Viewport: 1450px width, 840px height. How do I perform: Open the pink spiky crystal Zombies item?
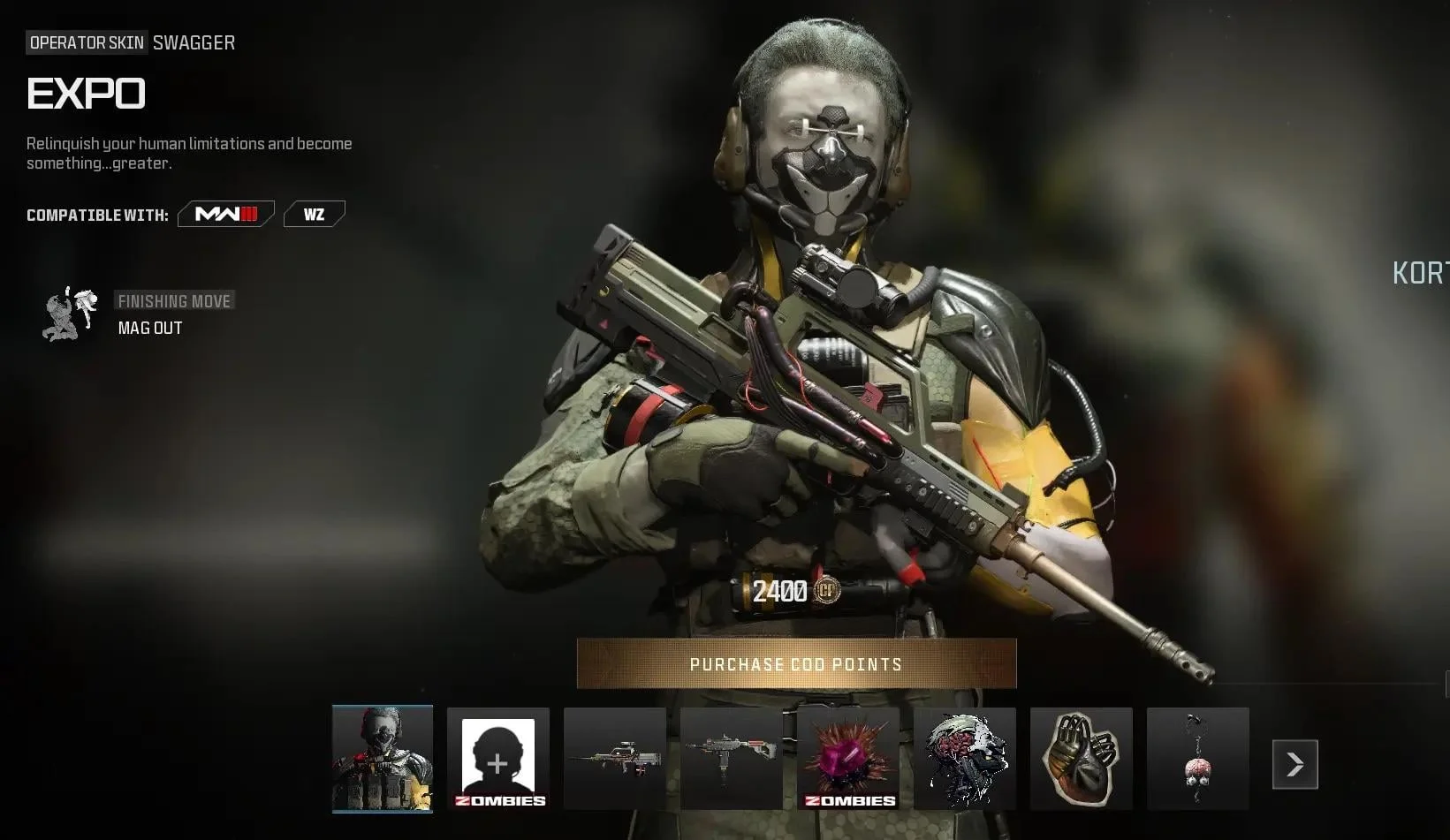click(848, 758)
